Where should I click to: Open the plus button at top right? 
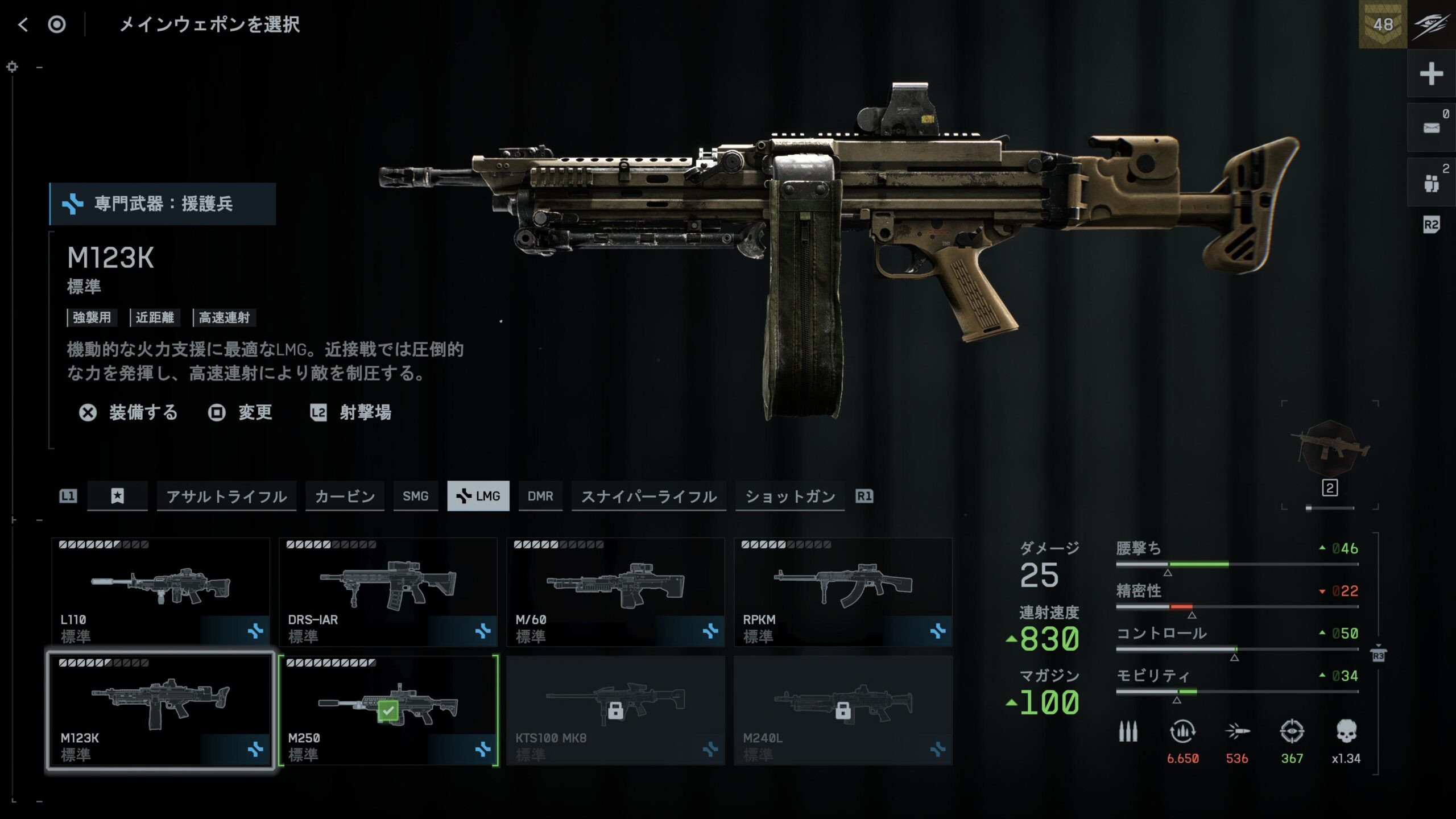point(1431,74)
